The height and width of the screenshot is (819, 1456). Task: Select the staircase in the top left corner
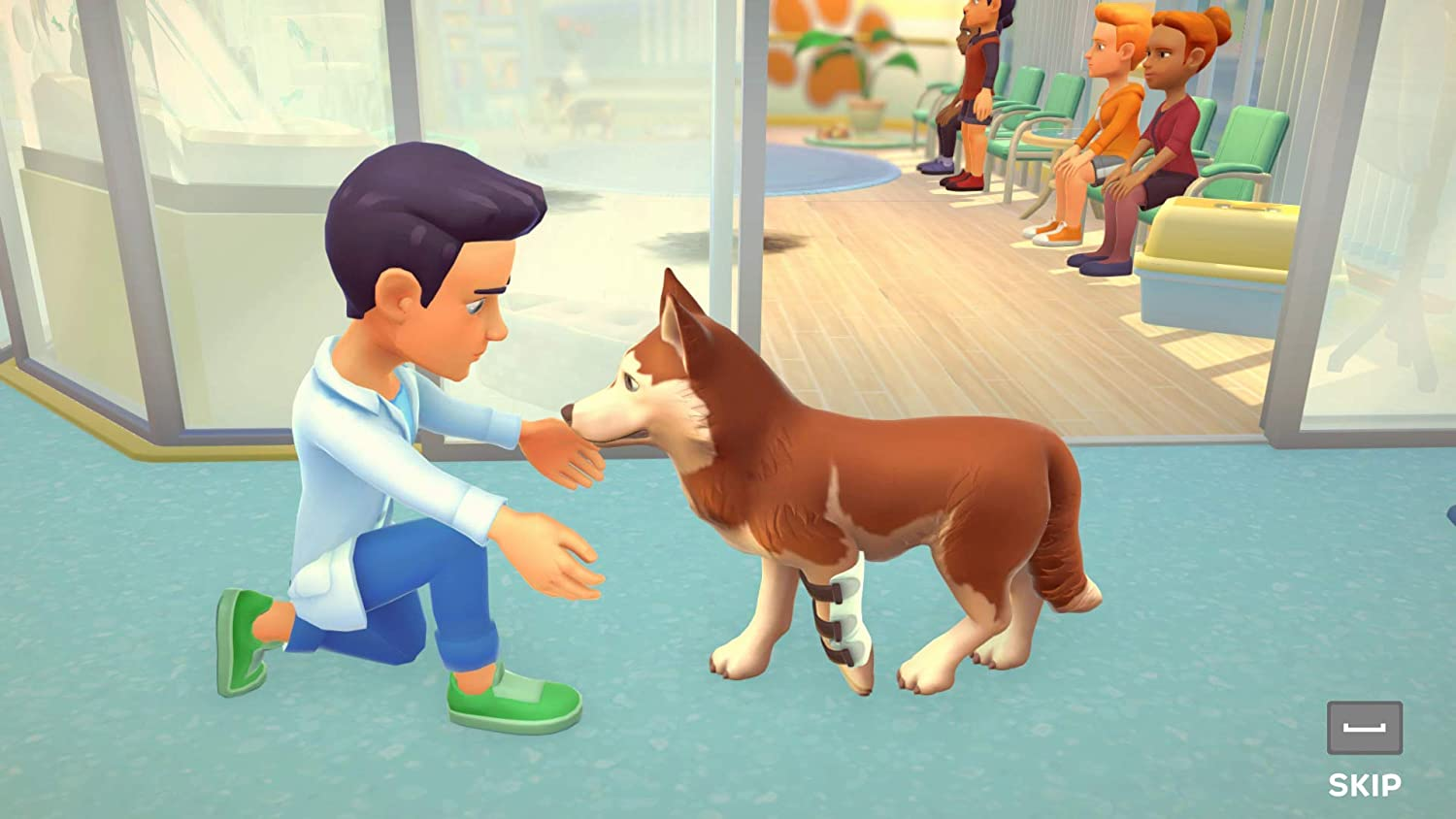[58, 58]
